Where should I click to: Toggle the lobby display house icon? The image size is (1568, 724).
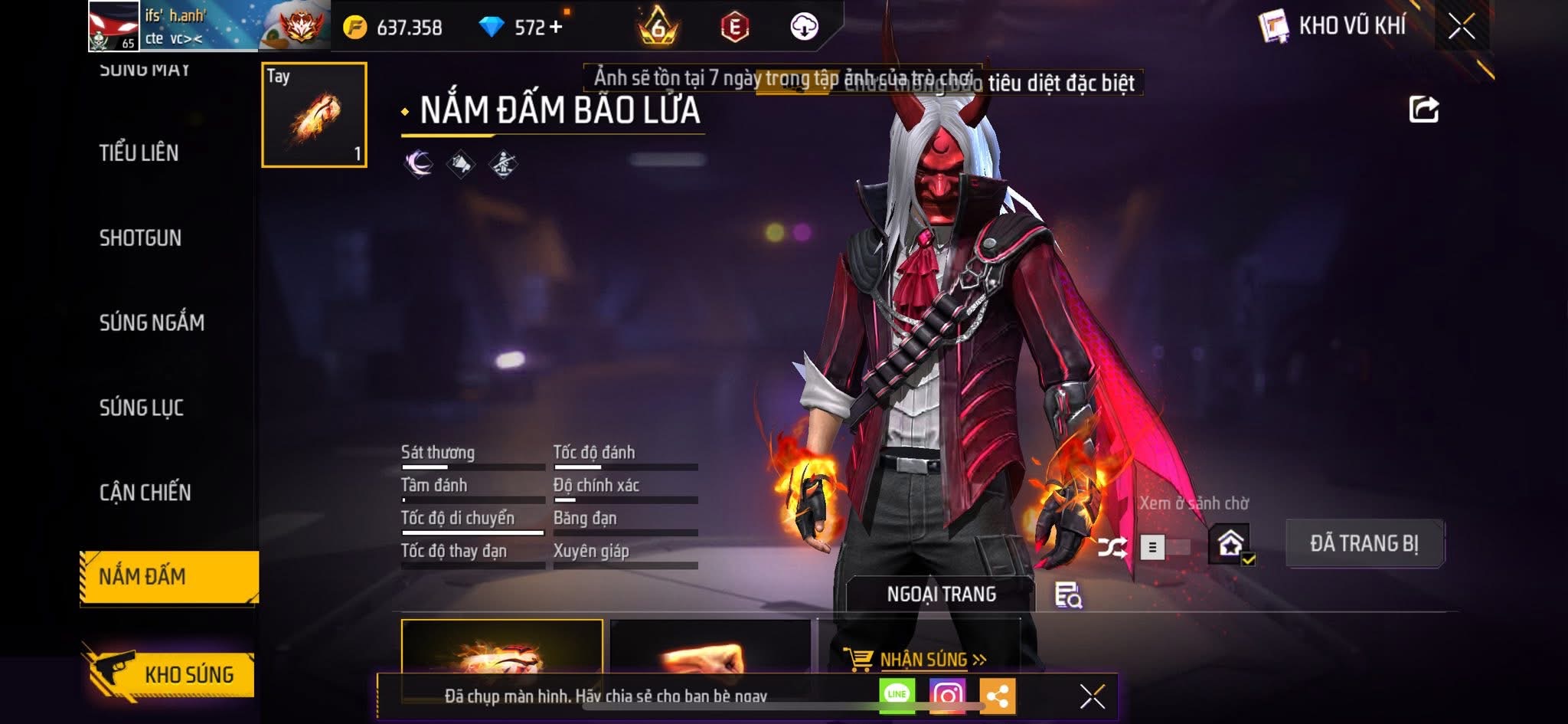click(1230, 544)
